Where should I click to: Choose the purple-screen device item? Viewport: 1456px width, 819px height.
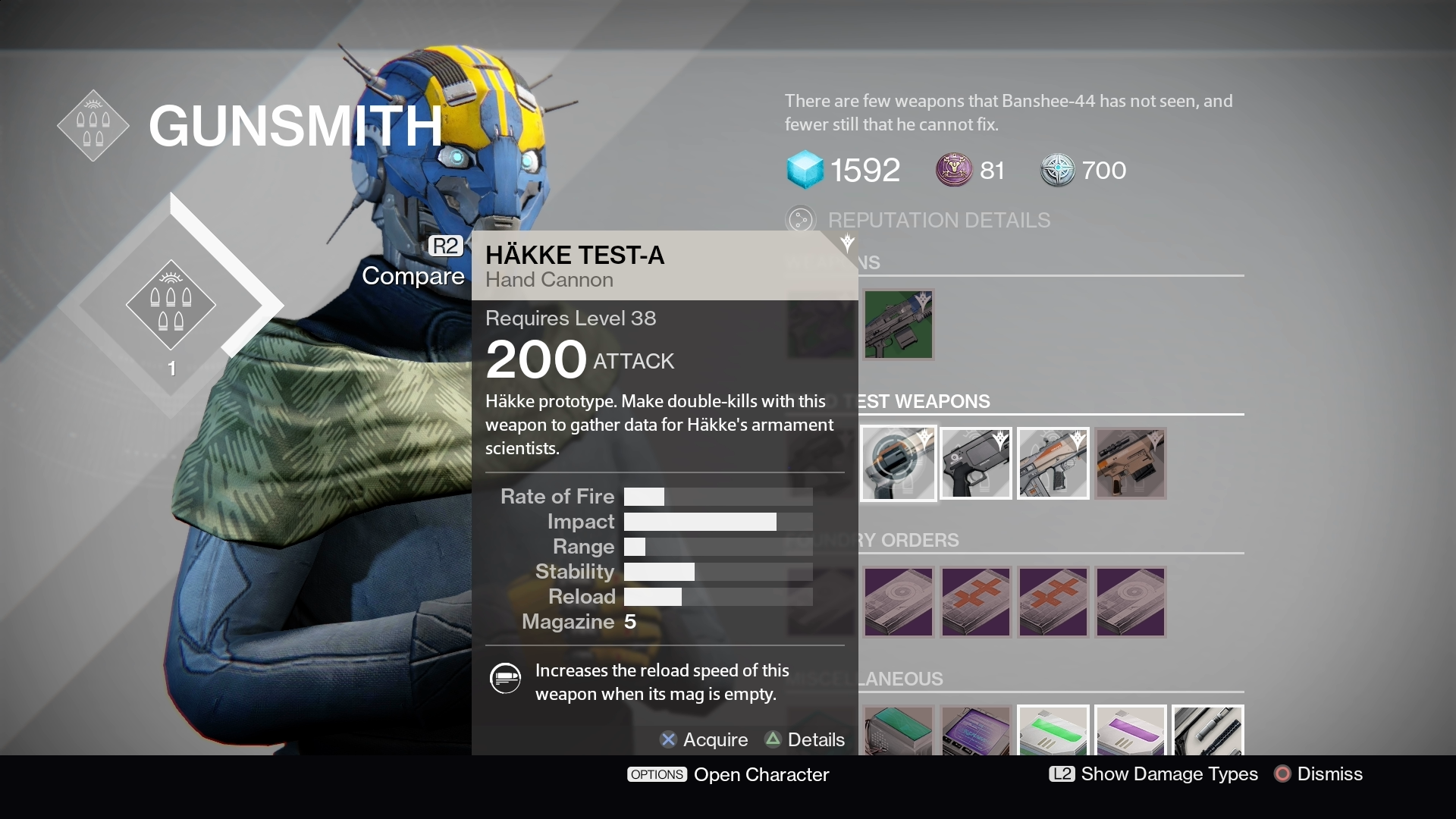[x=976, y=731]
